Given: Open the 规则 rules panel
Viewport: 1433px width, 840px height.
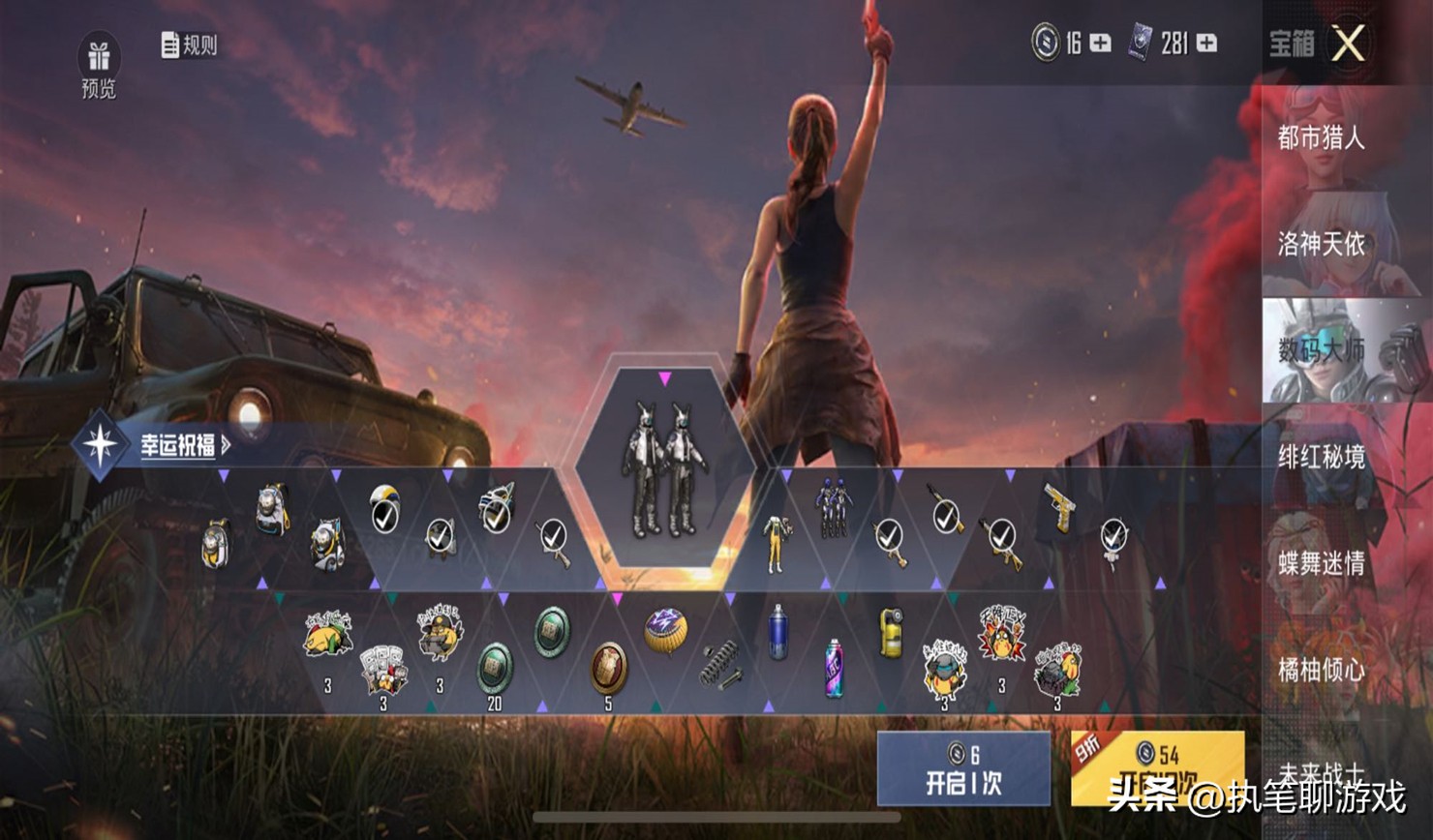Looking at the screenshot, I should (x=189, y=43).
